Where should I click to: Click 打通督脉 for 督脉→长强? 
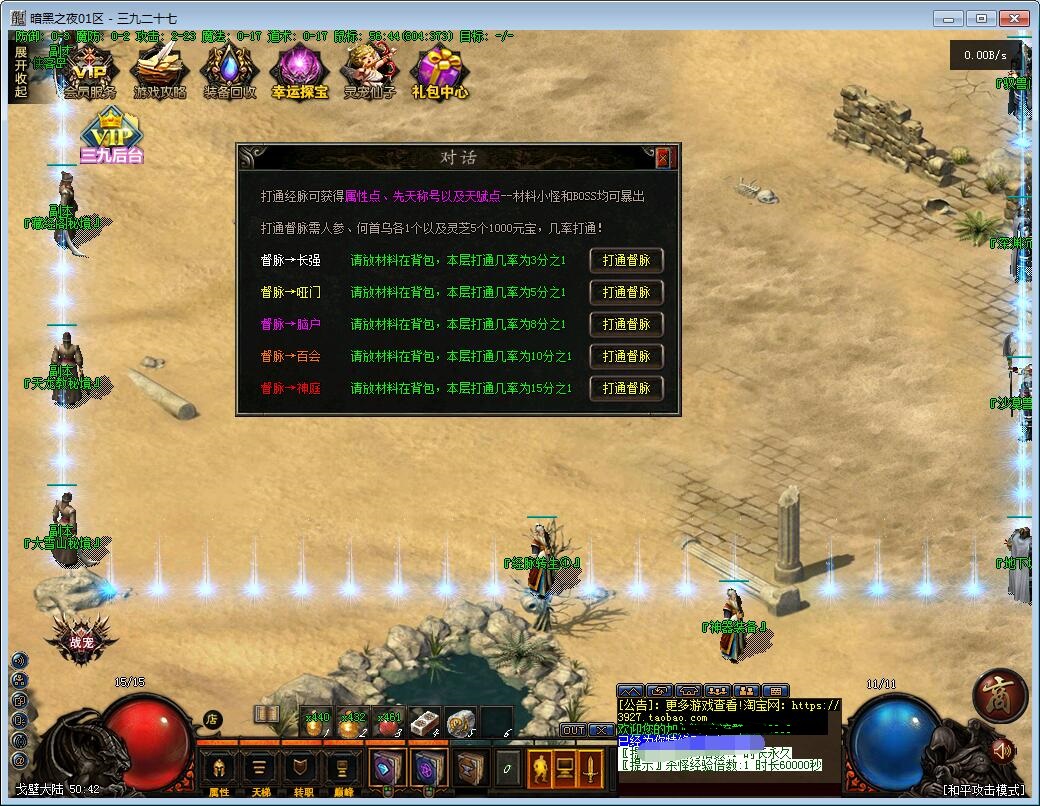click(626, 260)
